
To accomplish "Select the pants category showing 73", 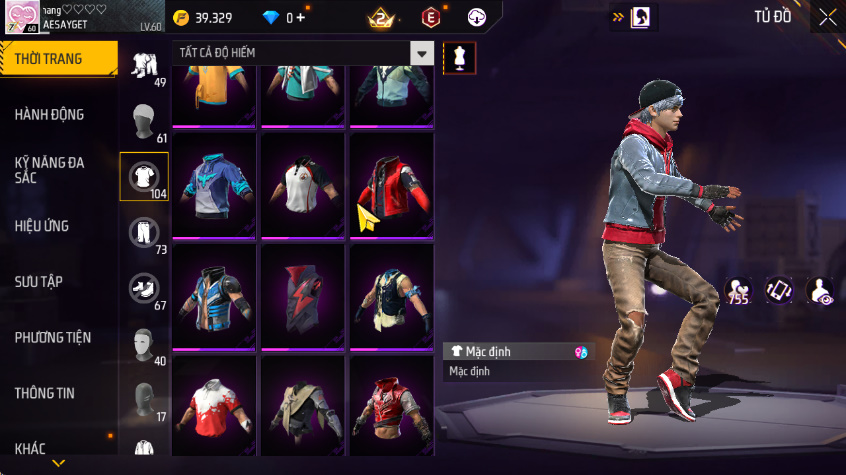I will [x=144, y=234].
